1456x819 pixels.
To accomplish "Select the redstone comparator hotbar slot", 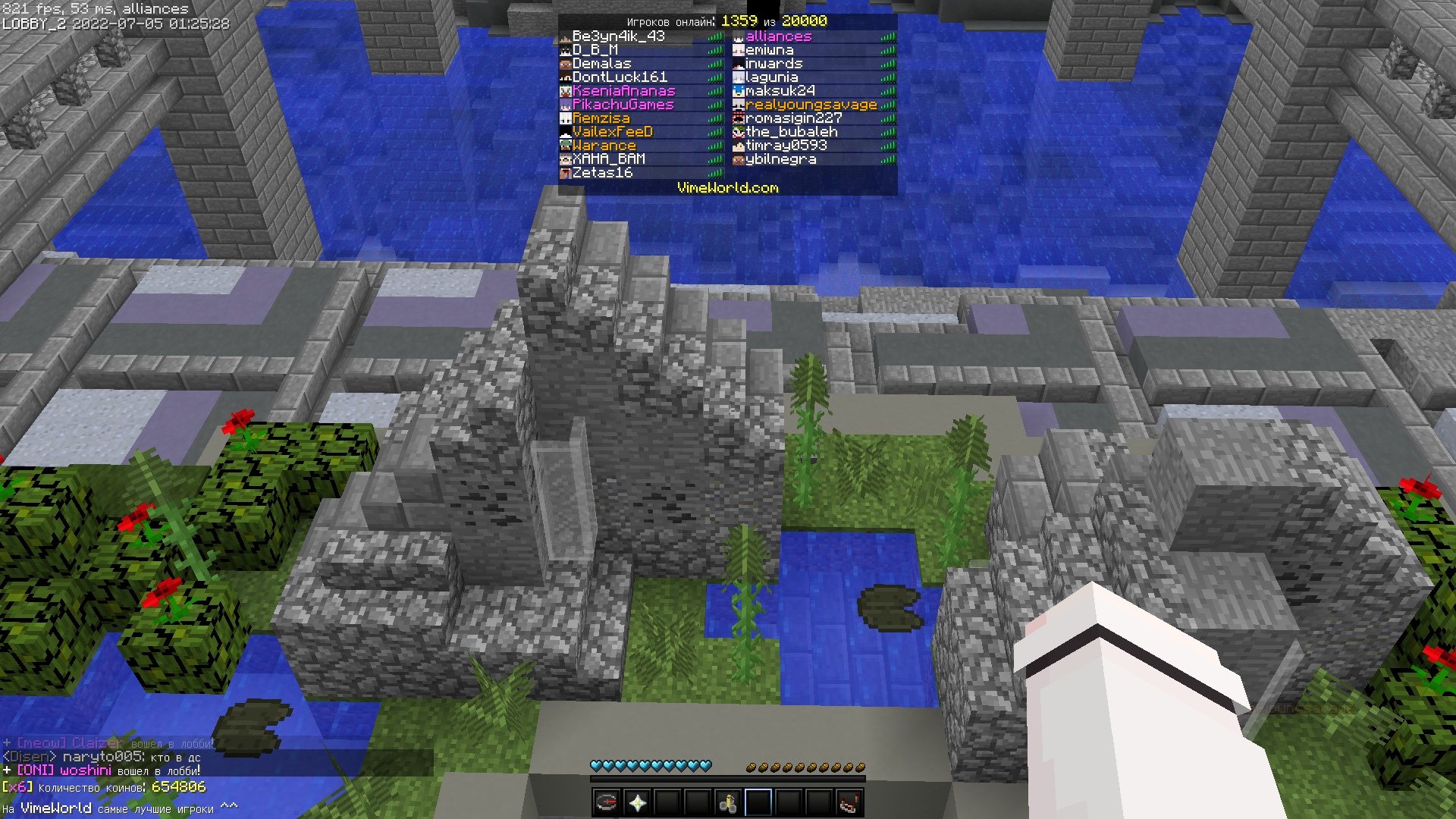I will (849, 802).
